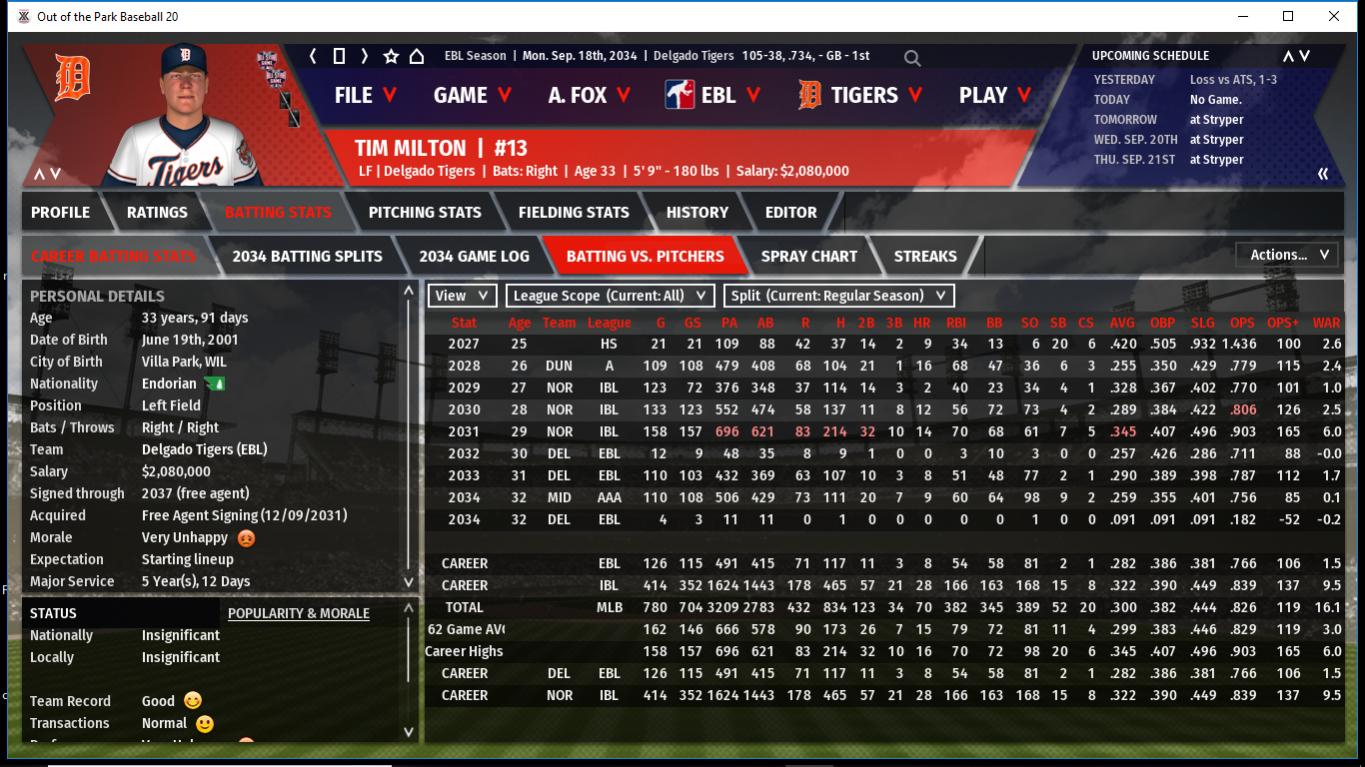Open the GAME menu
This screenshot has height=767, width=1365.
[x=472, y=95]
